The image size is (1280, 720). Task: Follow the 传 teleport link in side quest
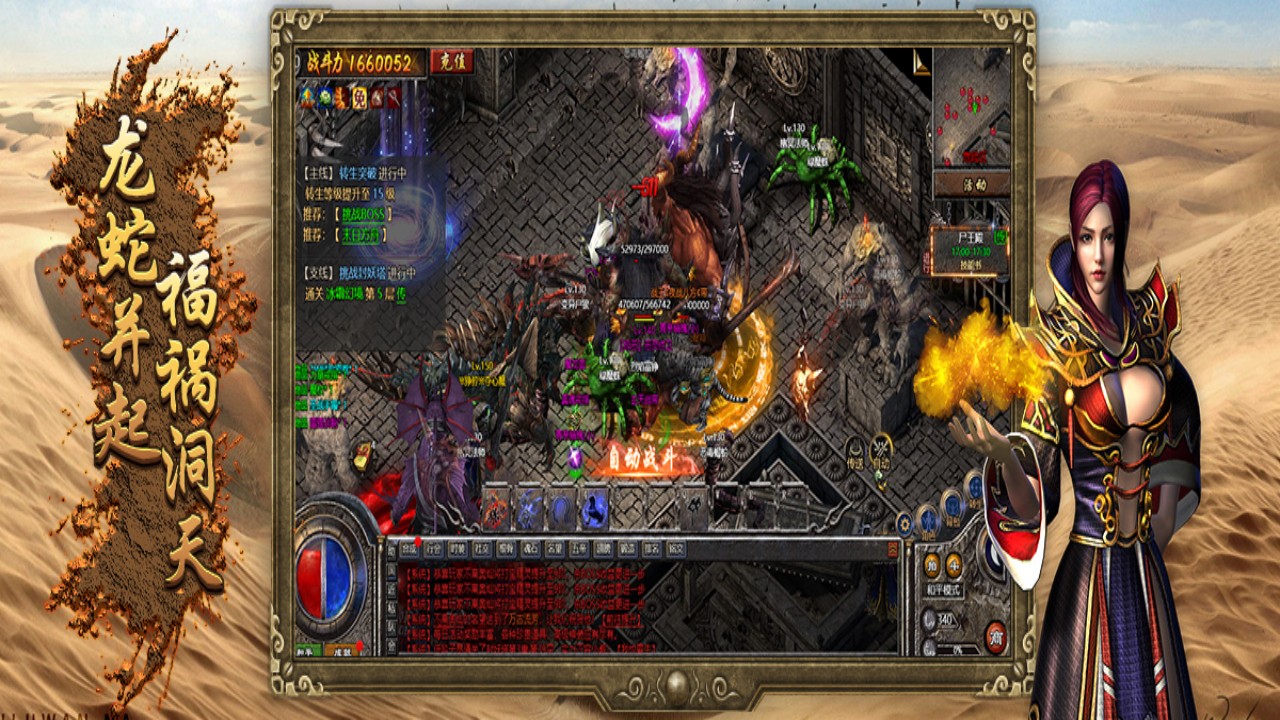pyautogui.click(x=401, y=294)
